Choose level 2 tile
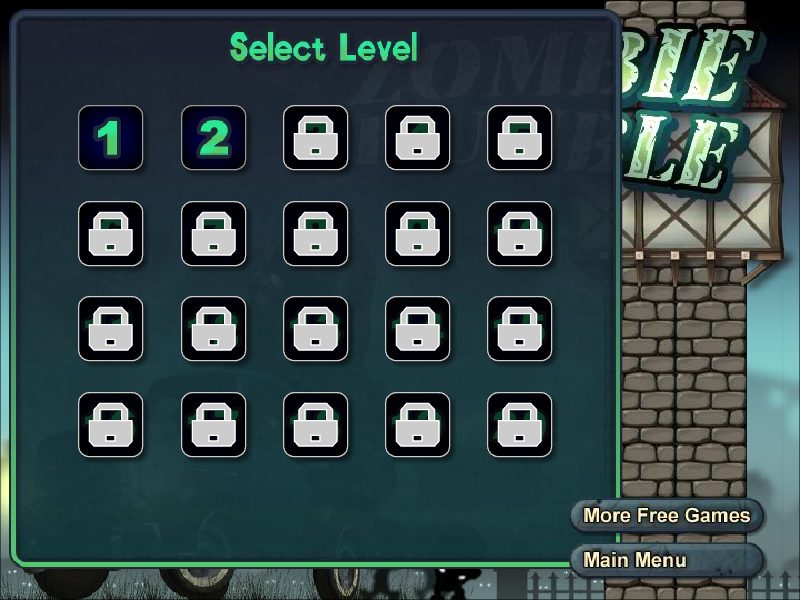800x600 pixels. coord(213,138)
